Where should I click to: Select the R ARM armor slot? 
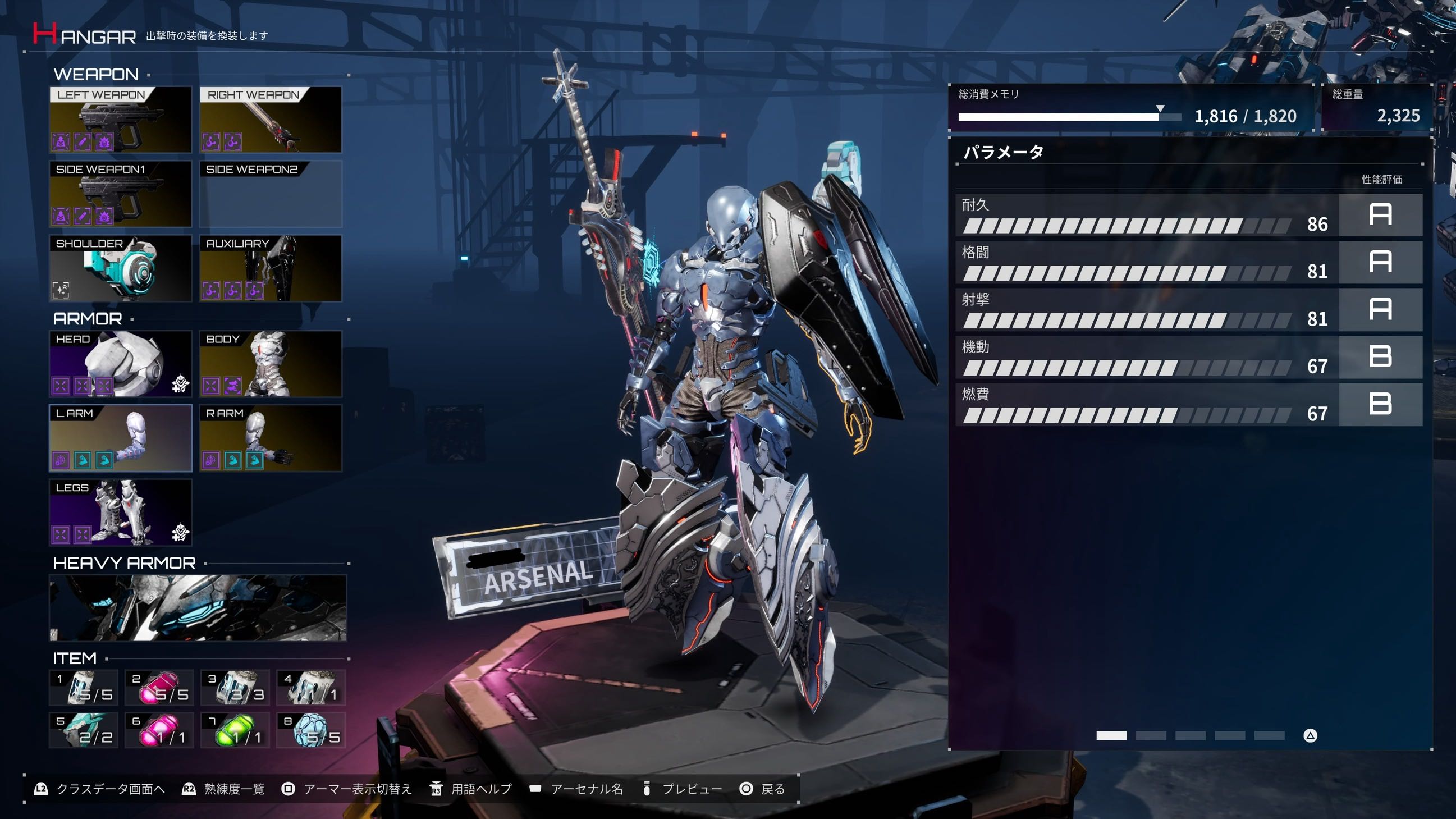tap(271, 437)
